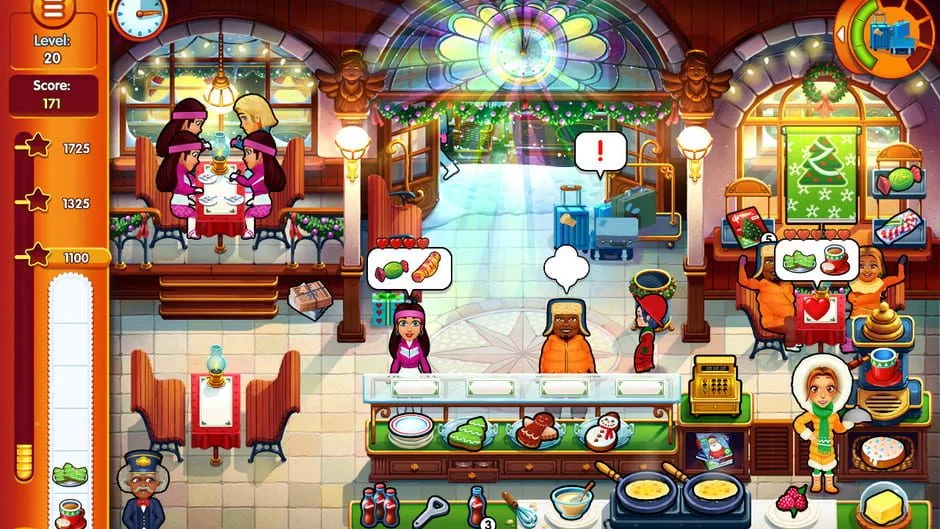Use the bottle opener
Viewport: 940px width, 529px height.
click(x=430, y=509)
